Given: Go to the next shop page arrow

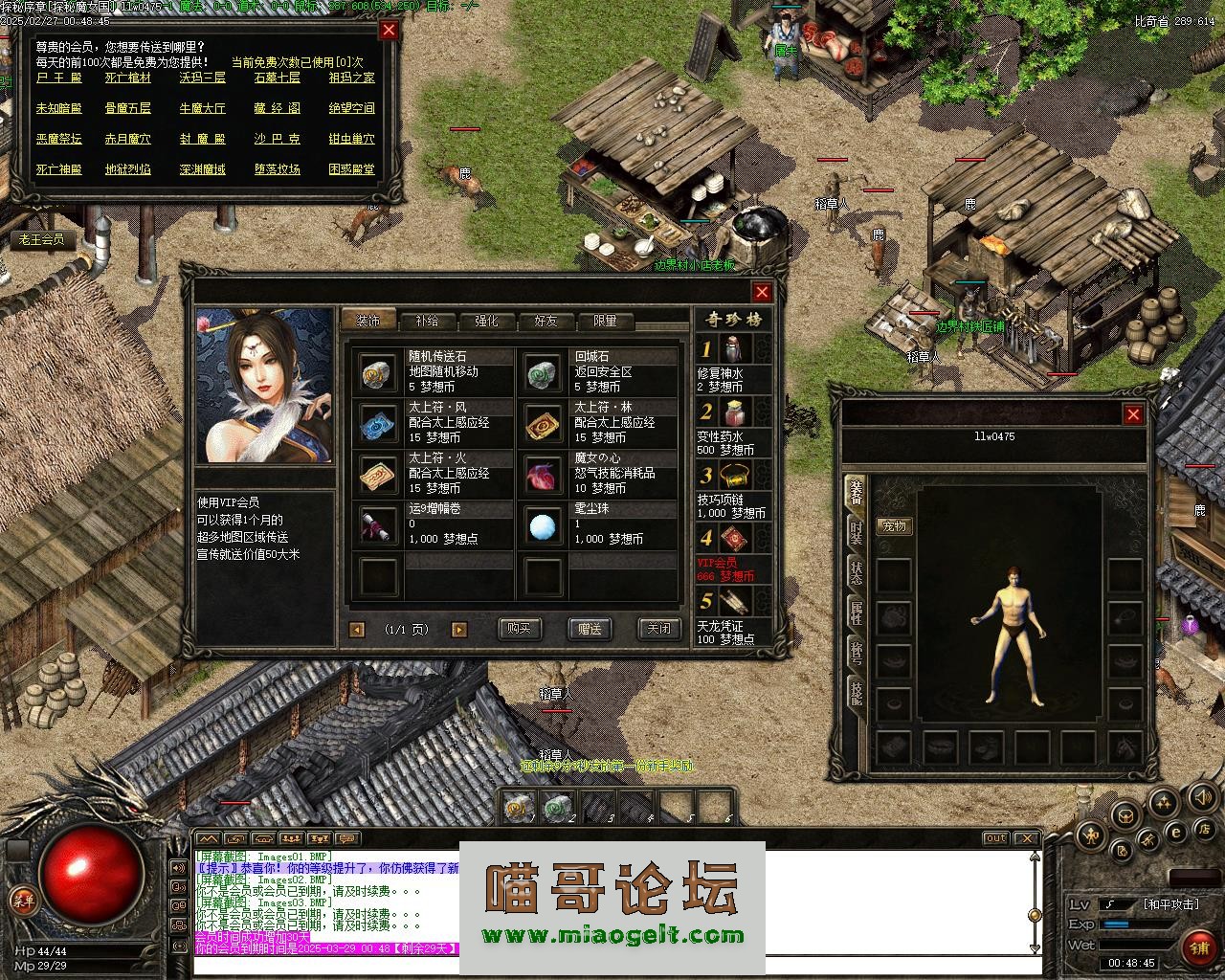Looking at the screenshot, I should (x=459, y=630).
